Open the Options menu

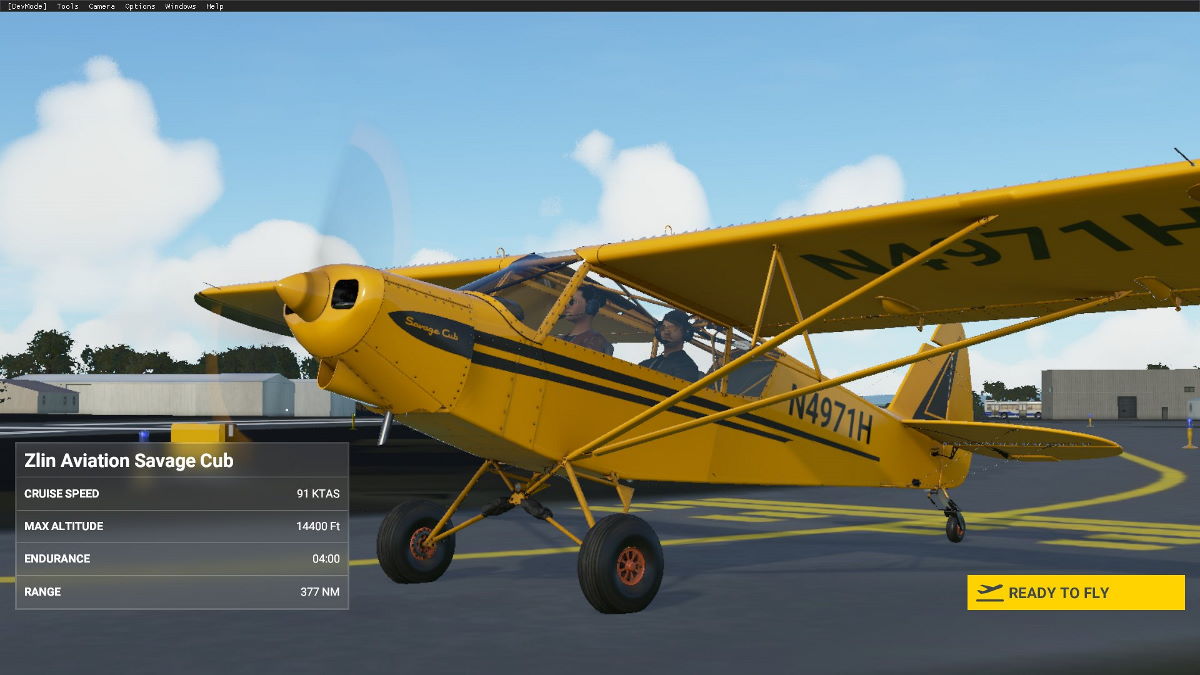140,6
